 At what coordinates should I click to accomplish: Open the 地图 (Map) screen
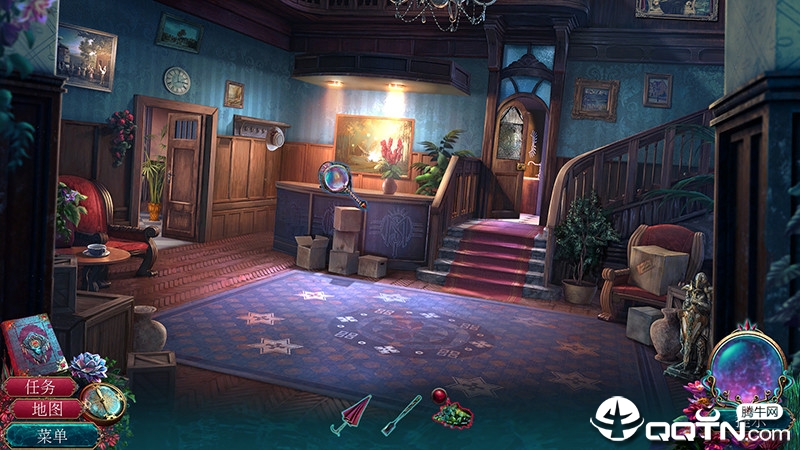click(41, 409)
